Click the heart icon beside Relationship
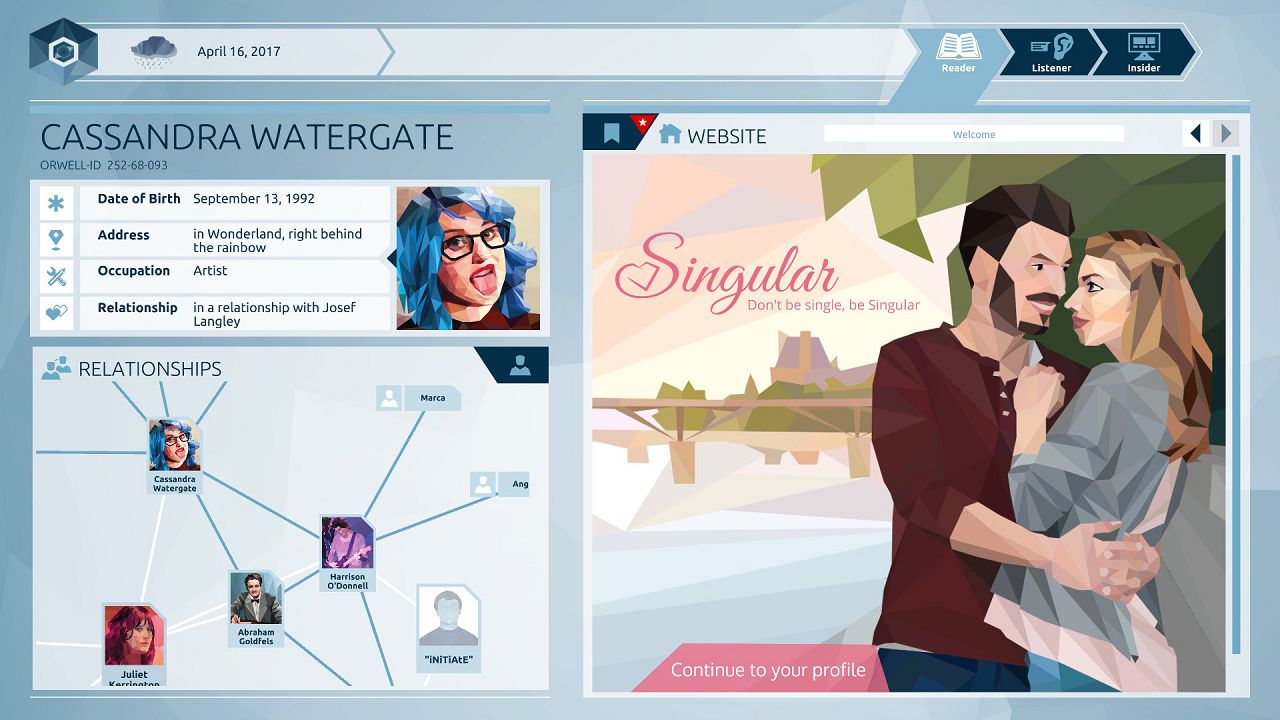The height and width of the screenshot is (720, 1280). coord(57,311)
